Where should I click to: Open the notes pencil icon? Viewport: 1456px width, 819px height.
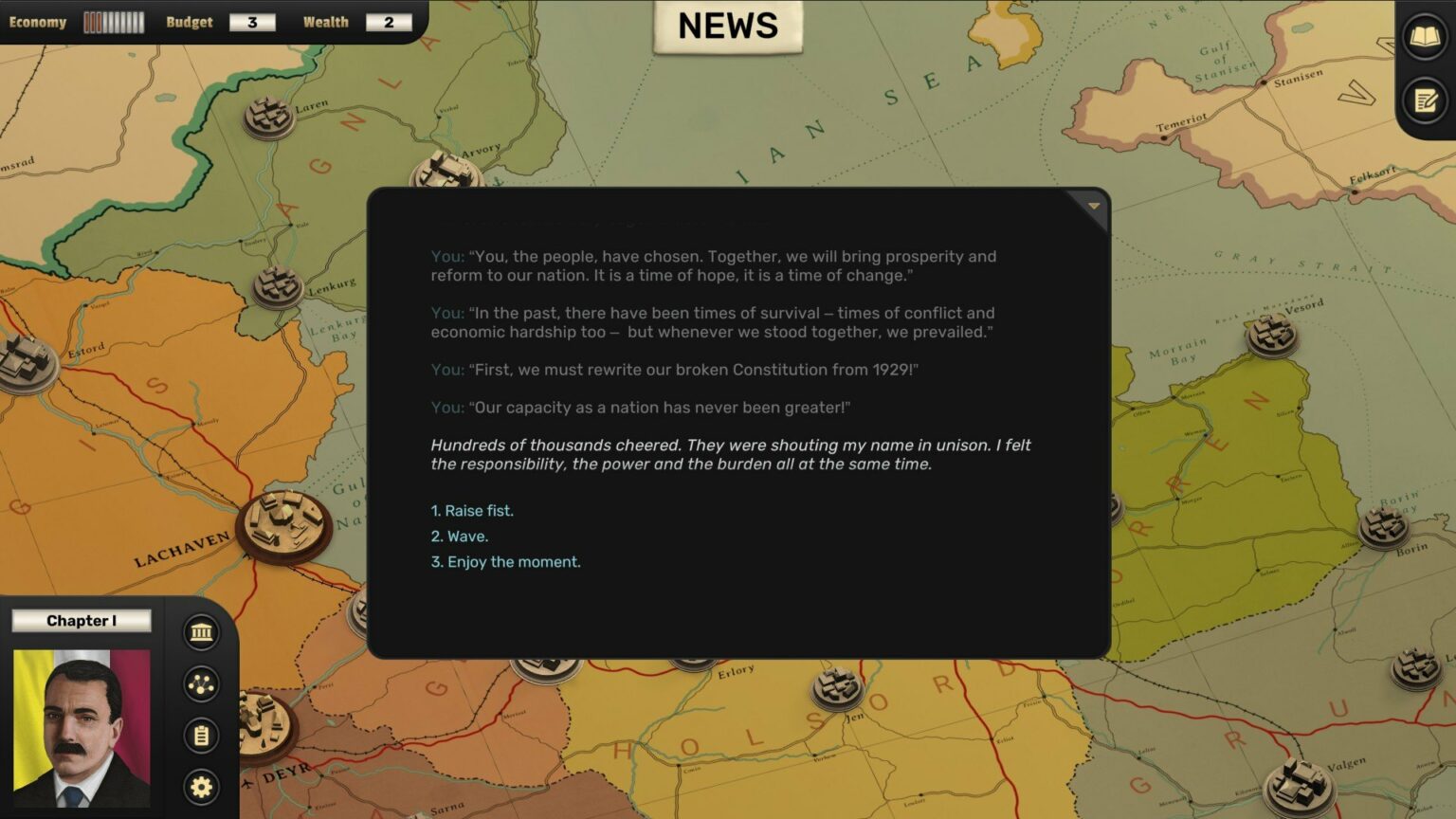pos(1425,100)
